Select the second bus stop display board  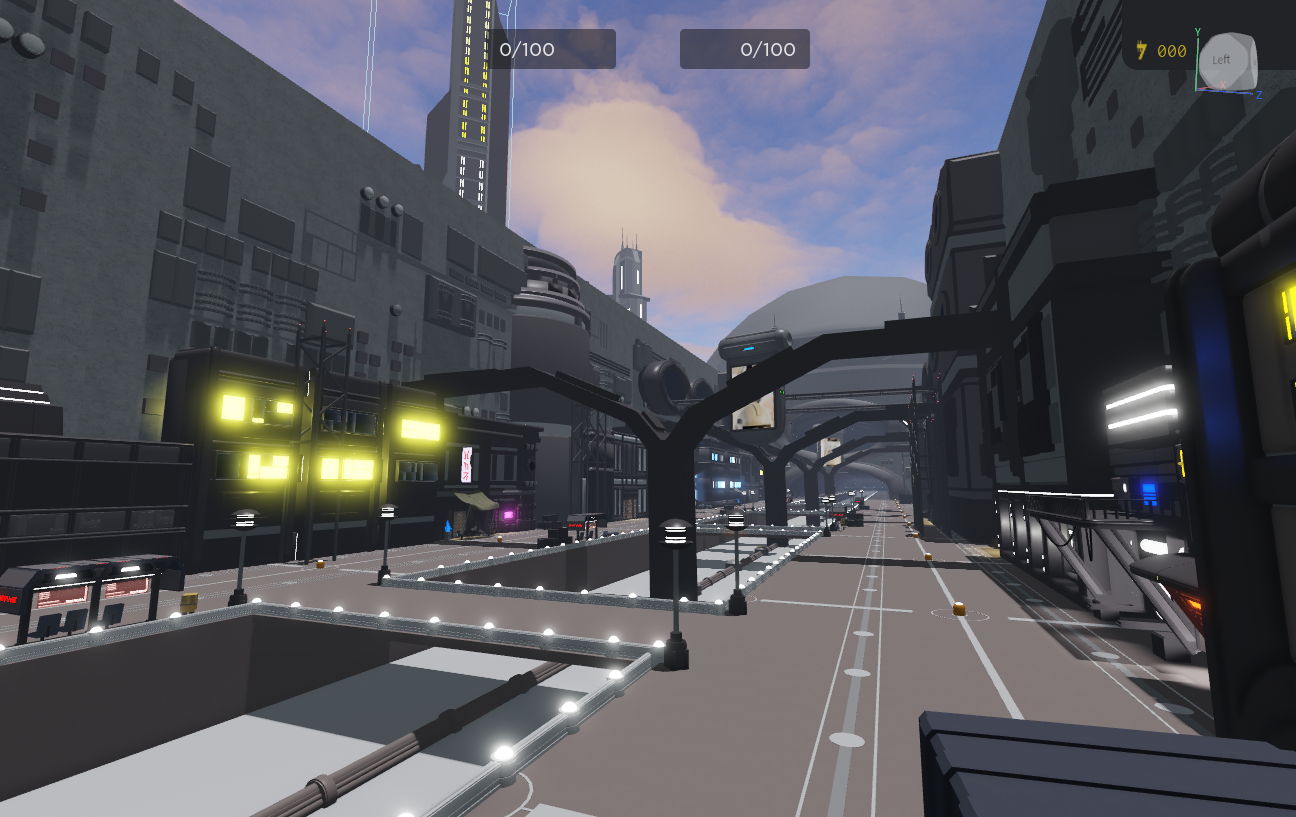125,590
